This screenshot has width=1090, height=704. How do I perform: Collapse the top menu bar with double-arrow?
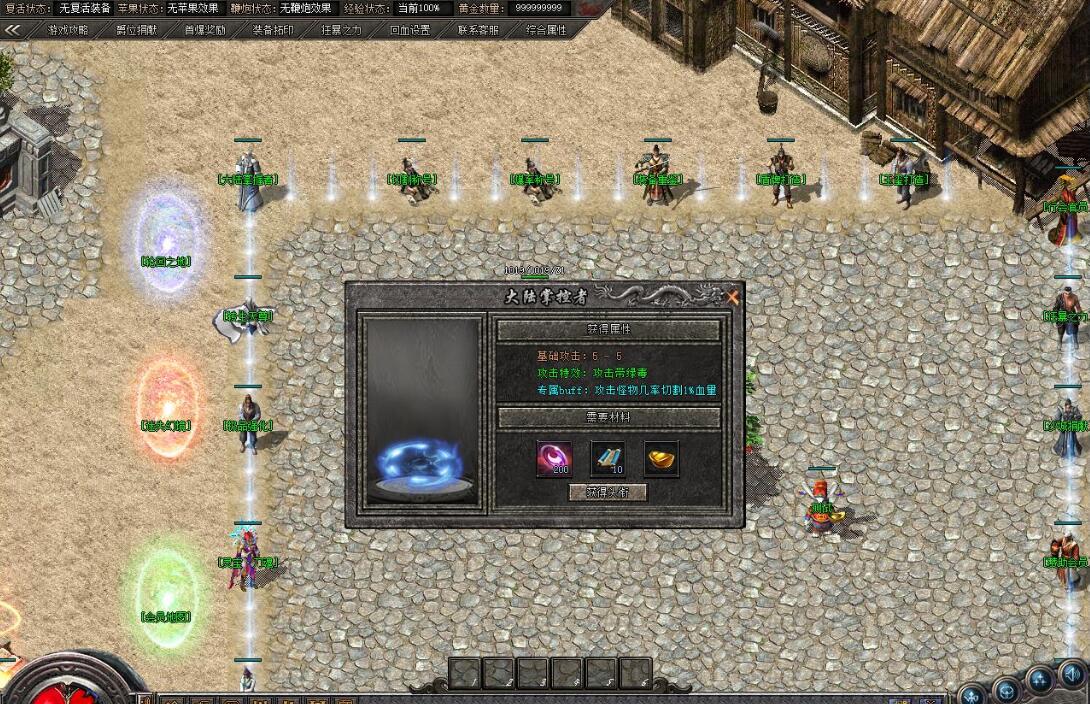tap(13, 30)
